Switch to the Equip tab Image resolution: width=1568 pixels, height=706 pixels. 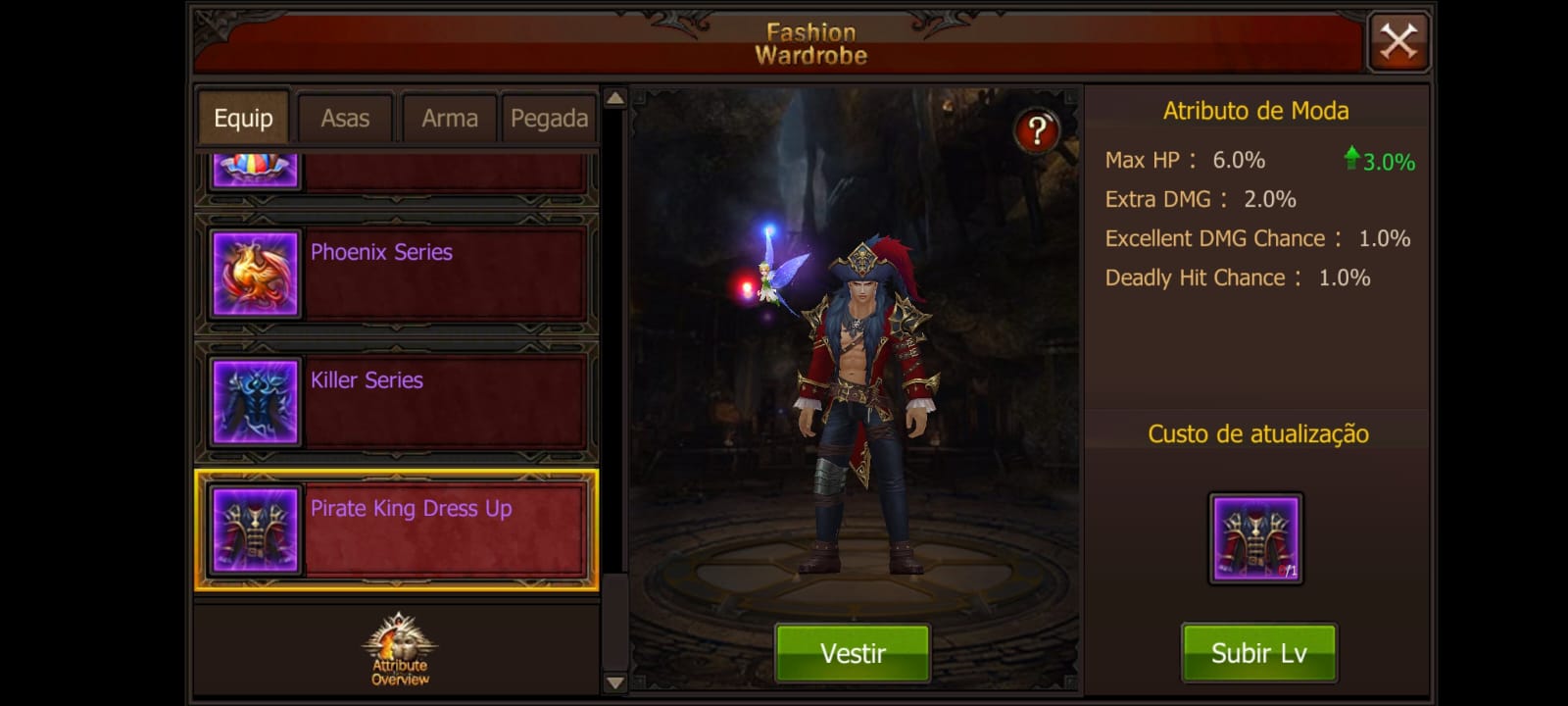tap(243, 119)
